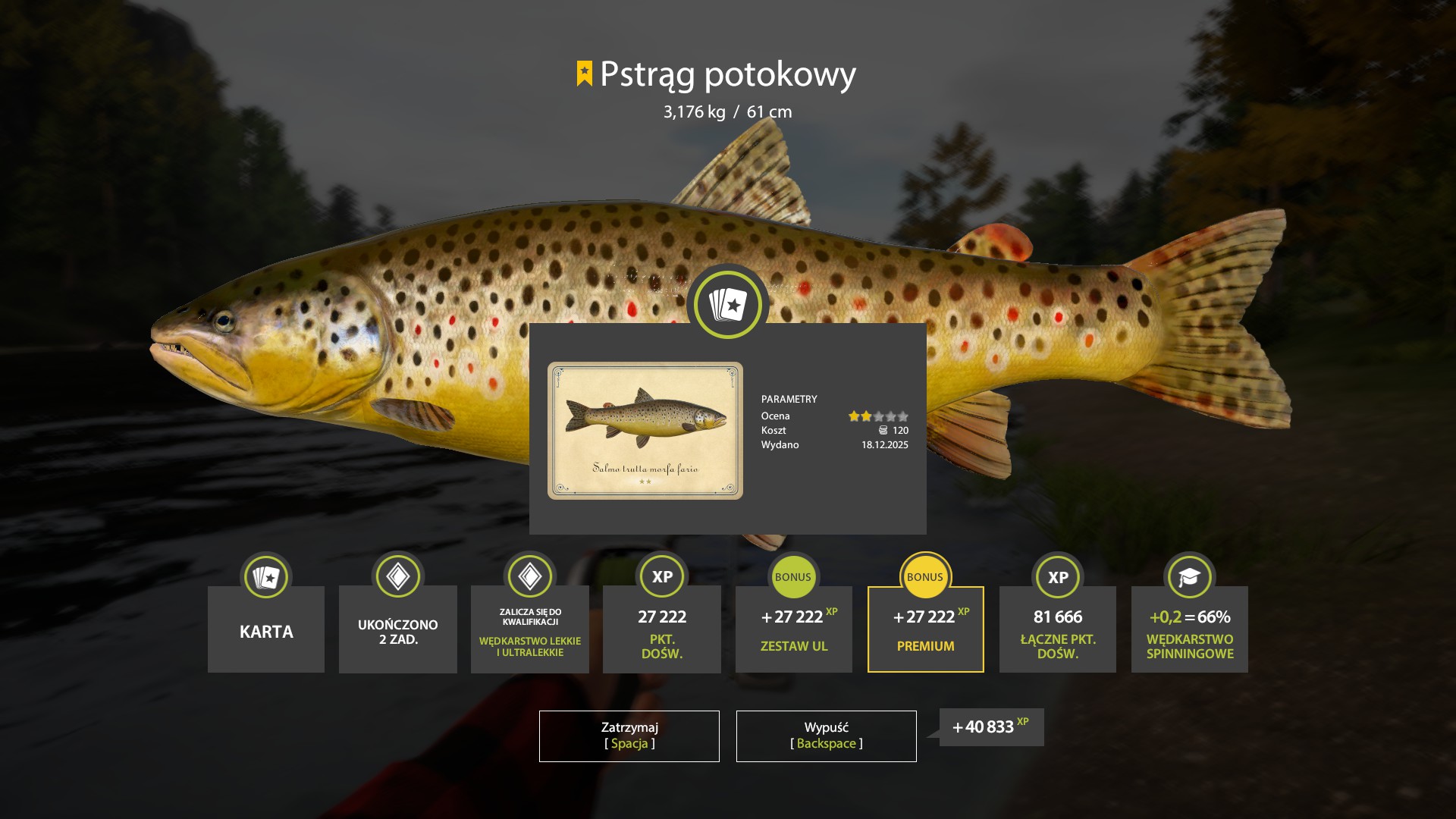The height and width of the screenshot is (819, 1456).
Task: Select the Zestaw UL bonus tile
Action: (793, 629)
